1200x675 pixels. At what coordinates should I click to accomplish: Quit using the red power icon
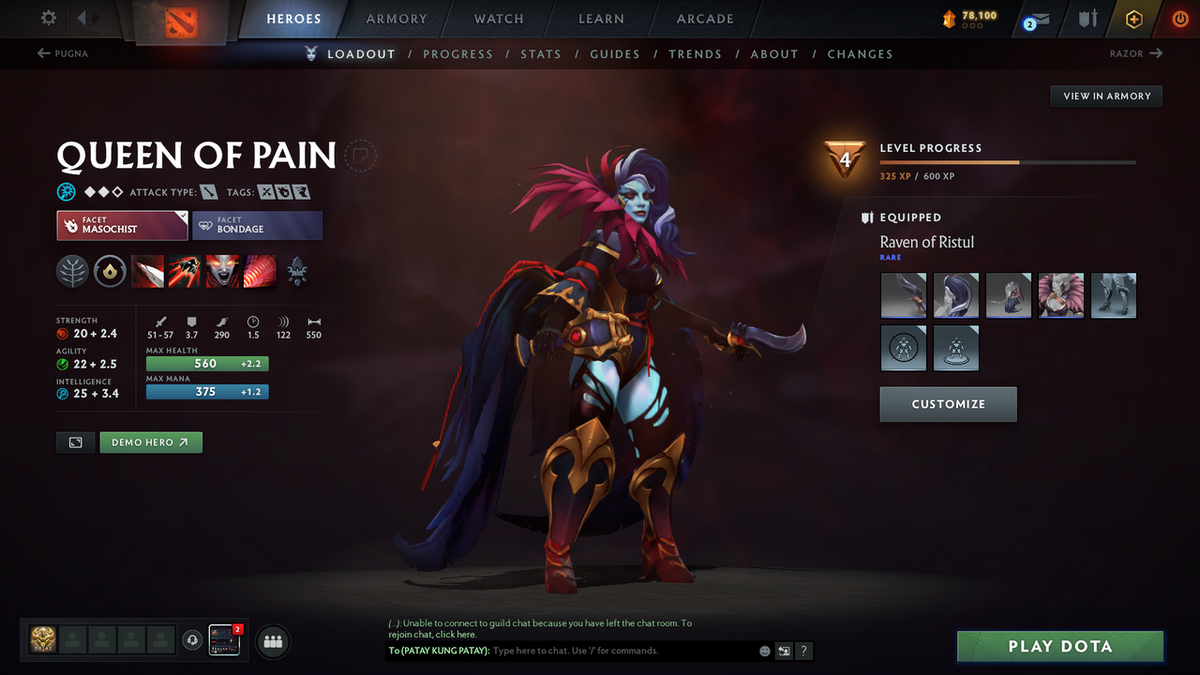click(x=1180, y=19)
